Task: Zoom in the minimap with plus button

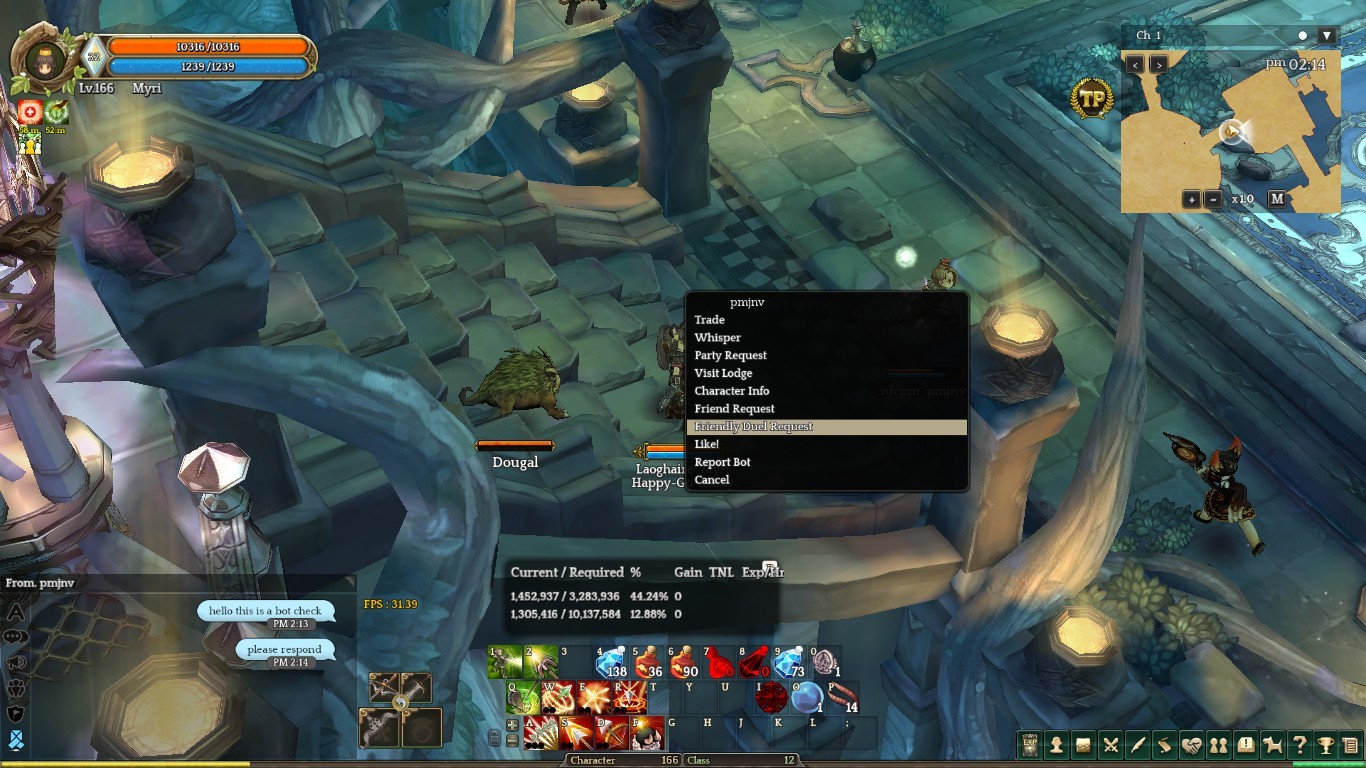Action: click(1191, 199)
